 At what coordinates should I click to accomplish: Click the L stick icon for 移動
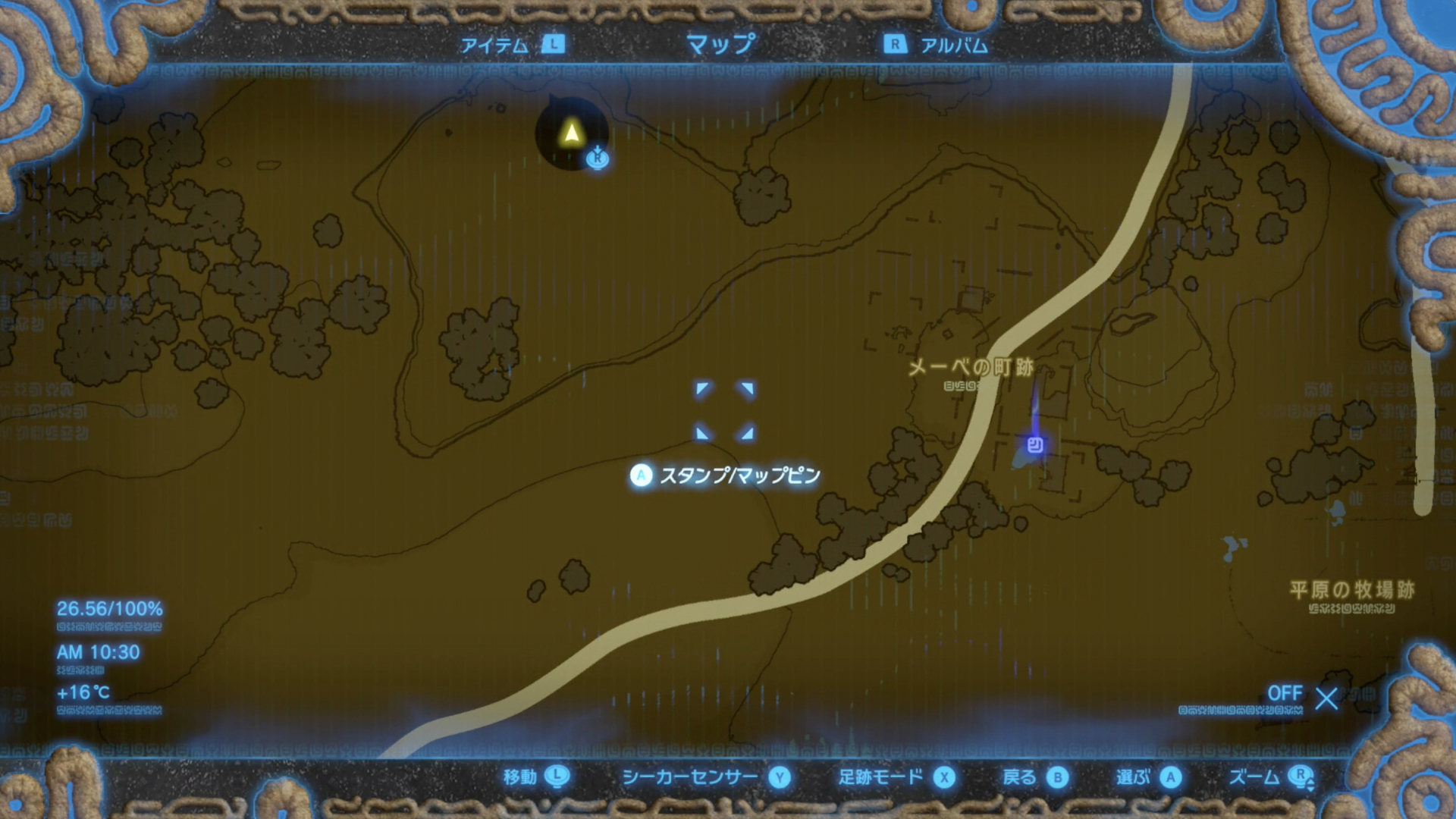coord(558,777)
